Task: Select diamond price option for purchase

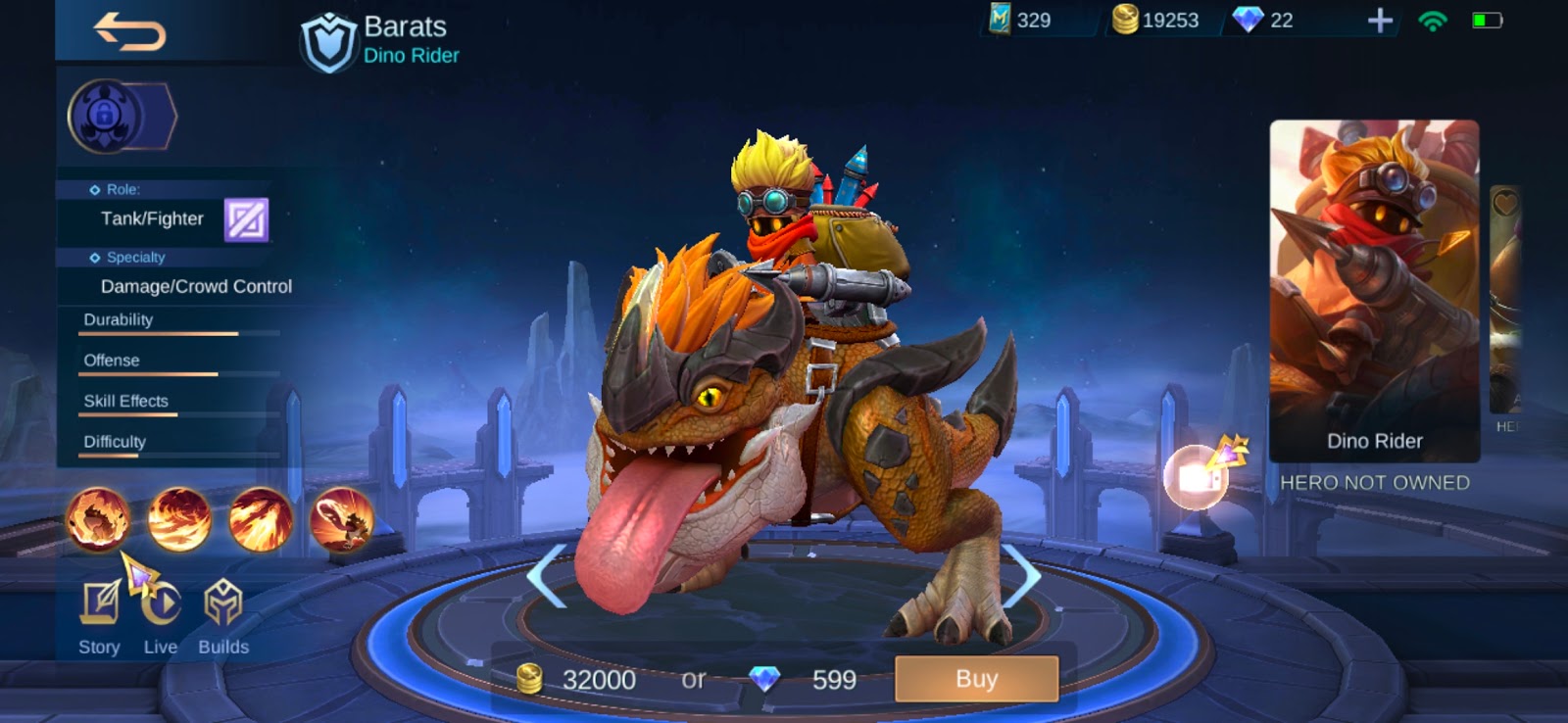Action: 801,678
